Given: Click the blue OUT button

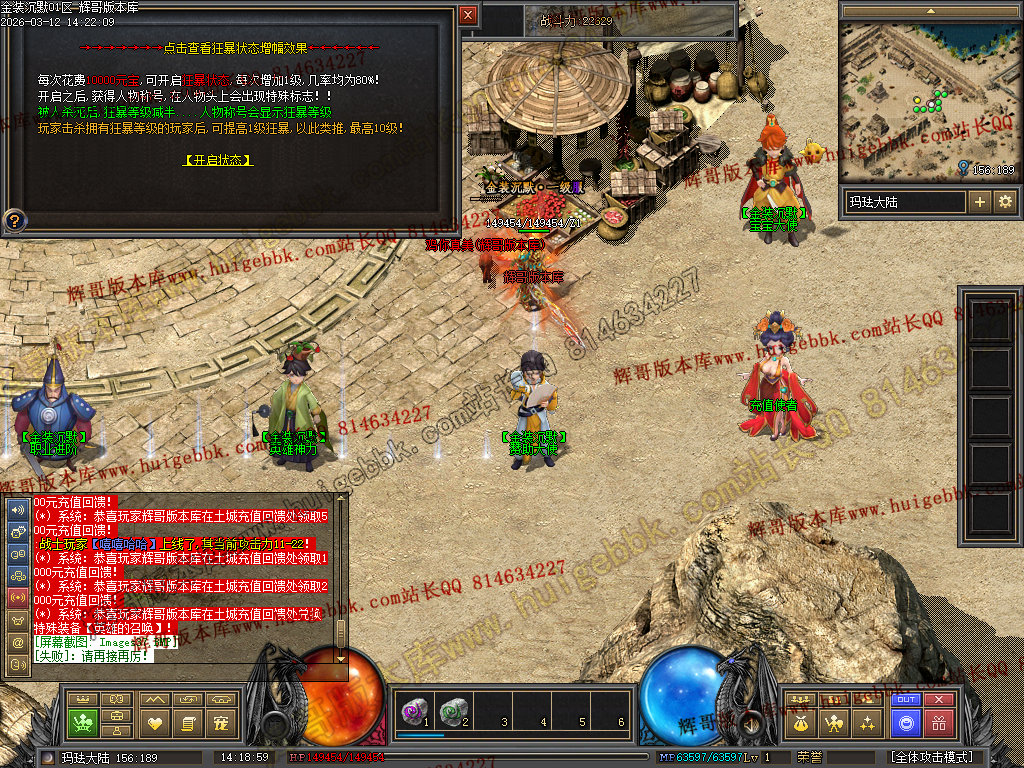Looking at the screenshot, I should [906, 700].
